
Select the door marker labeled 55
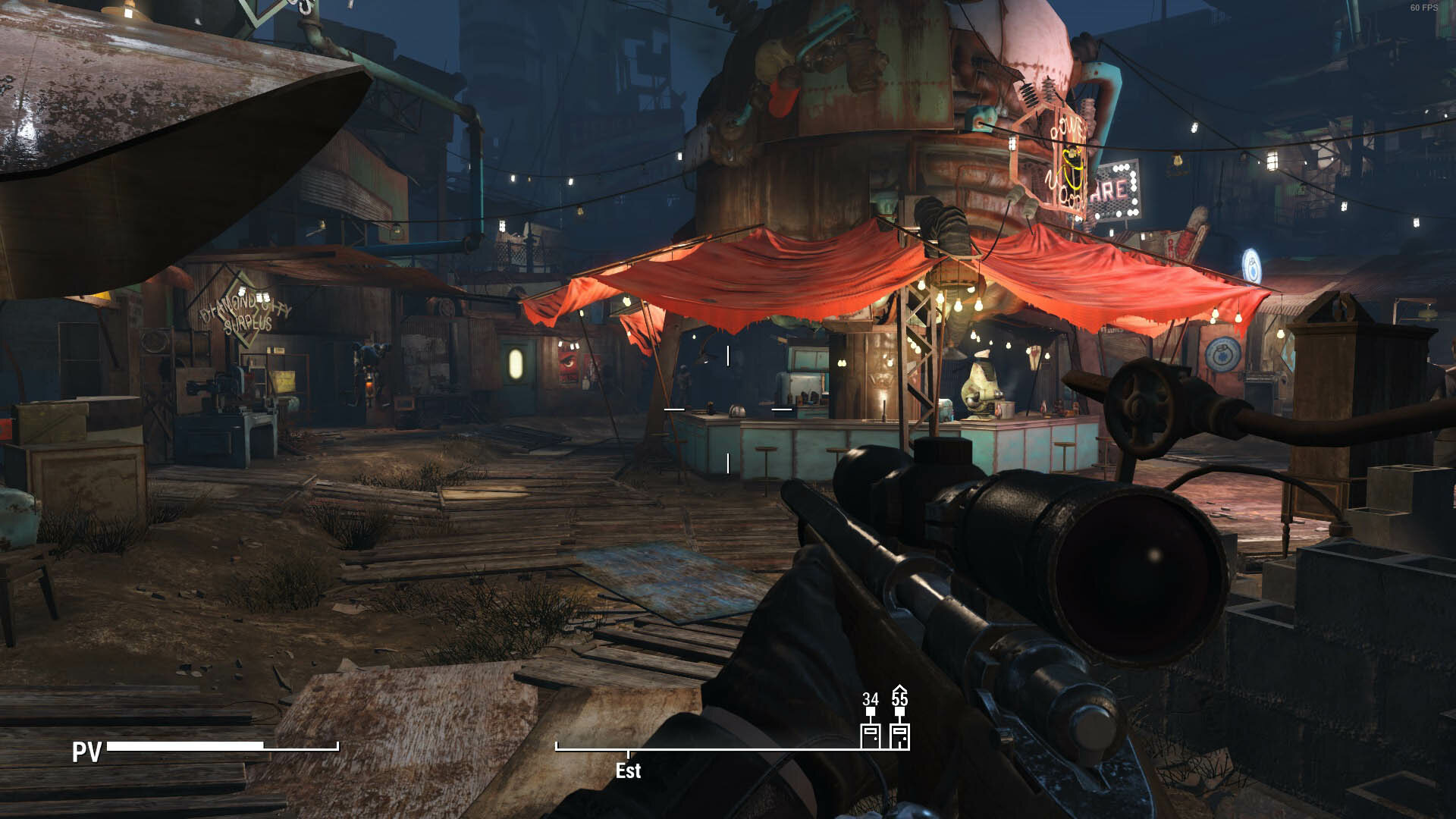tap(899, 736)
